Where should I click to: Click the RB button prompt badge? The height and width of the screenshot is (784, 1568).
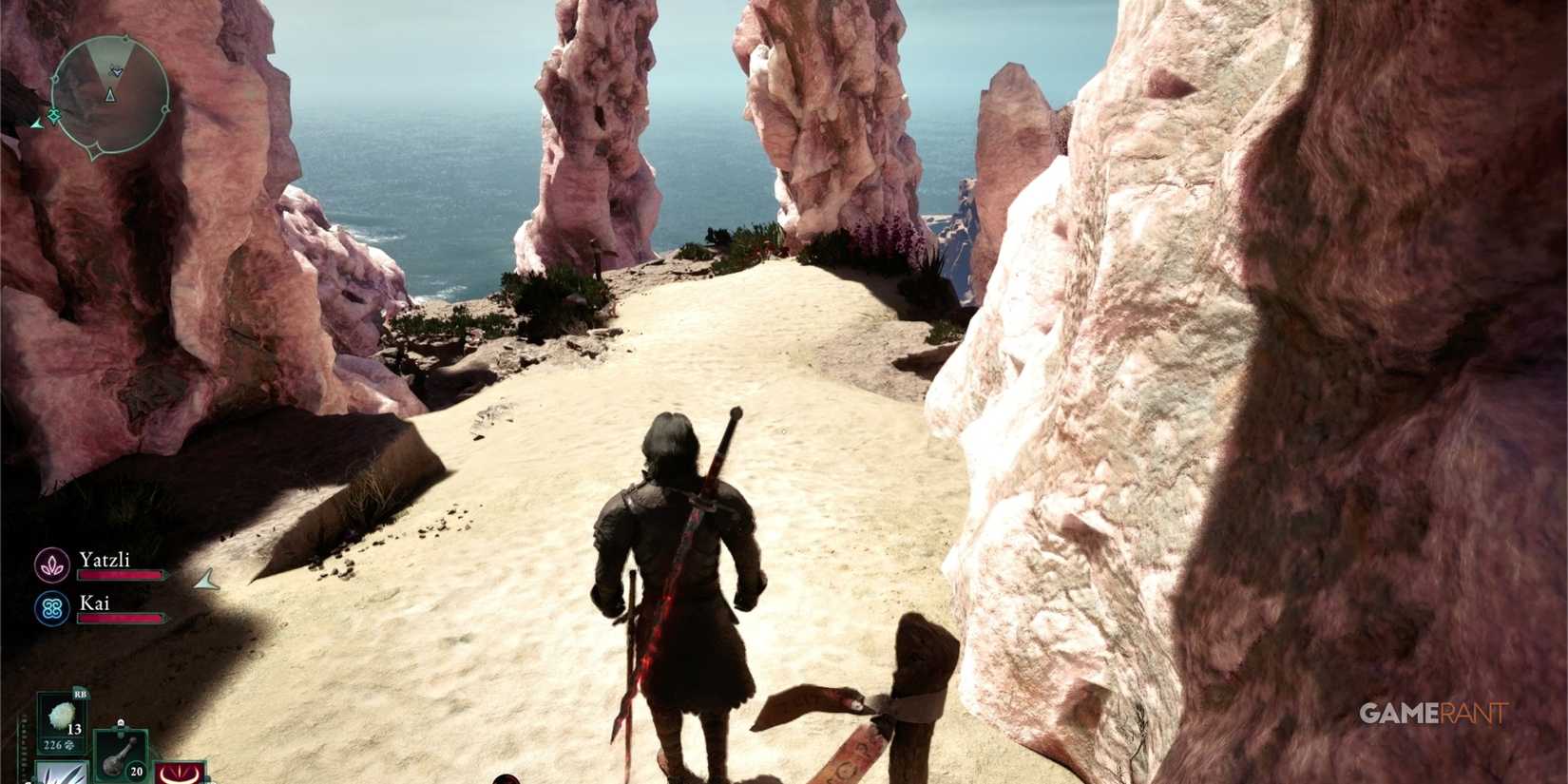pos(80,694)
